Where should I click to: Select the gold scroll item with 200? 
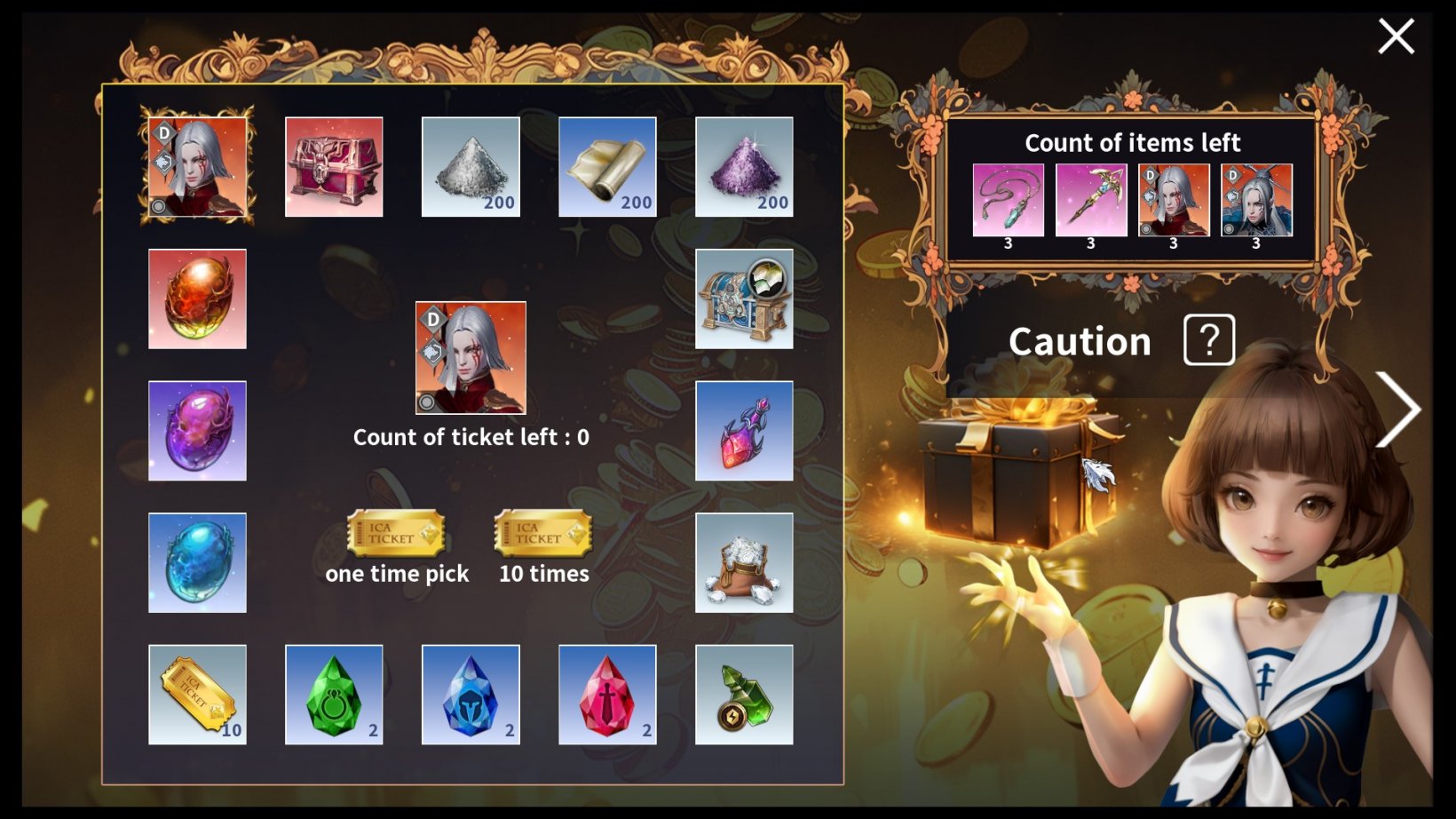(x=607, y=167)
